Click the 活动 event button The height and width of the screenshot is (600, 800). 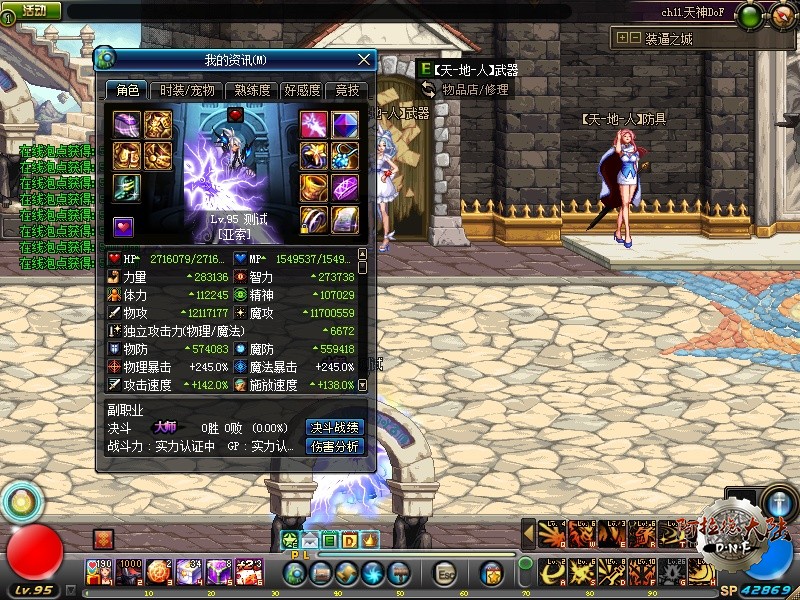coord(33,10)
